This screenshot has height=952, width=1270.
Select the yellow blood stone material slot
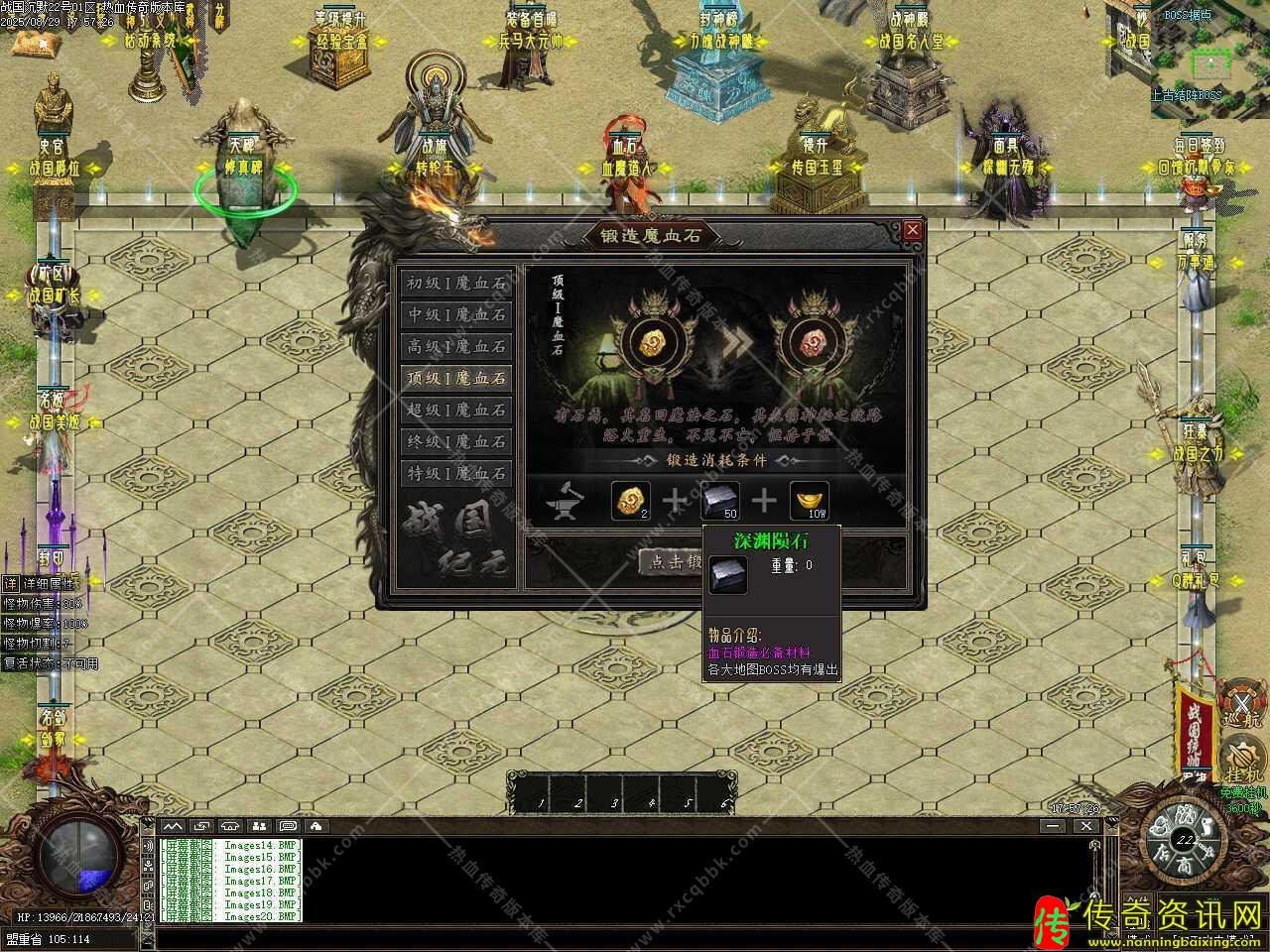(x=630, y=501)
